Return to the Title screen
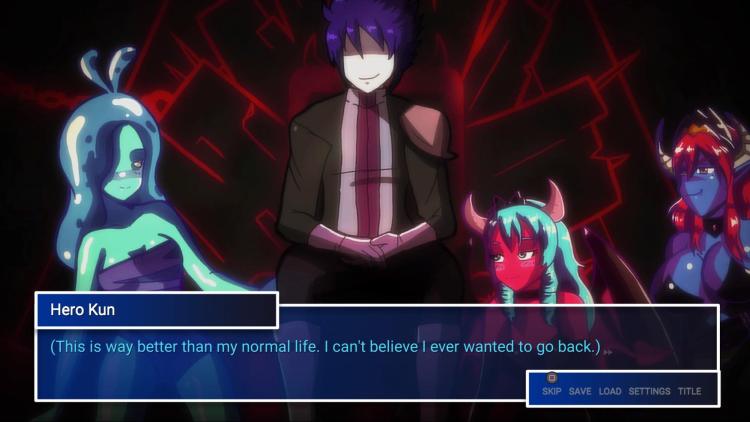The image size is (750, 422). [689, 391]
